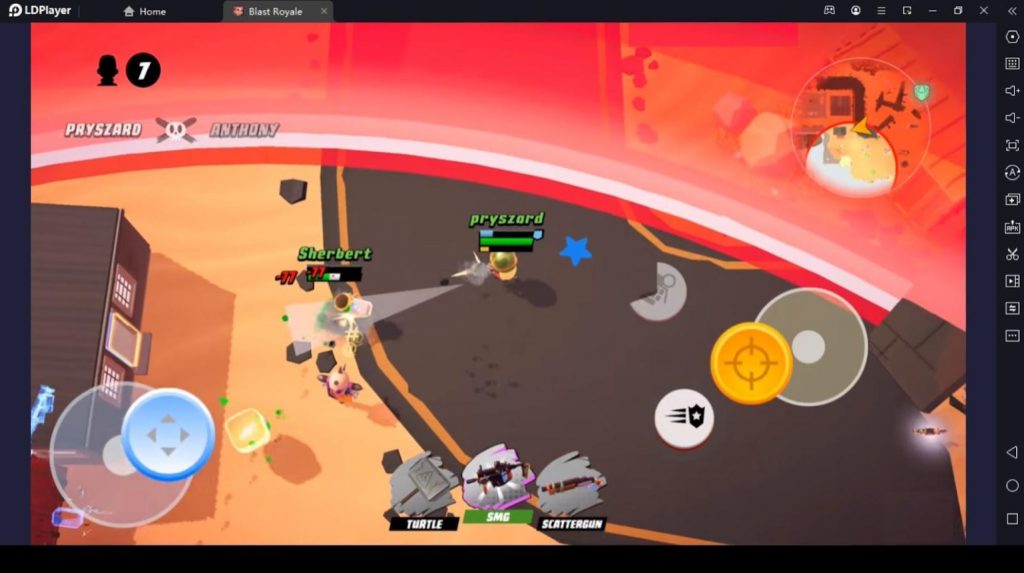
Task: Select the Turtle weapon slot
Action: [424, 486]
